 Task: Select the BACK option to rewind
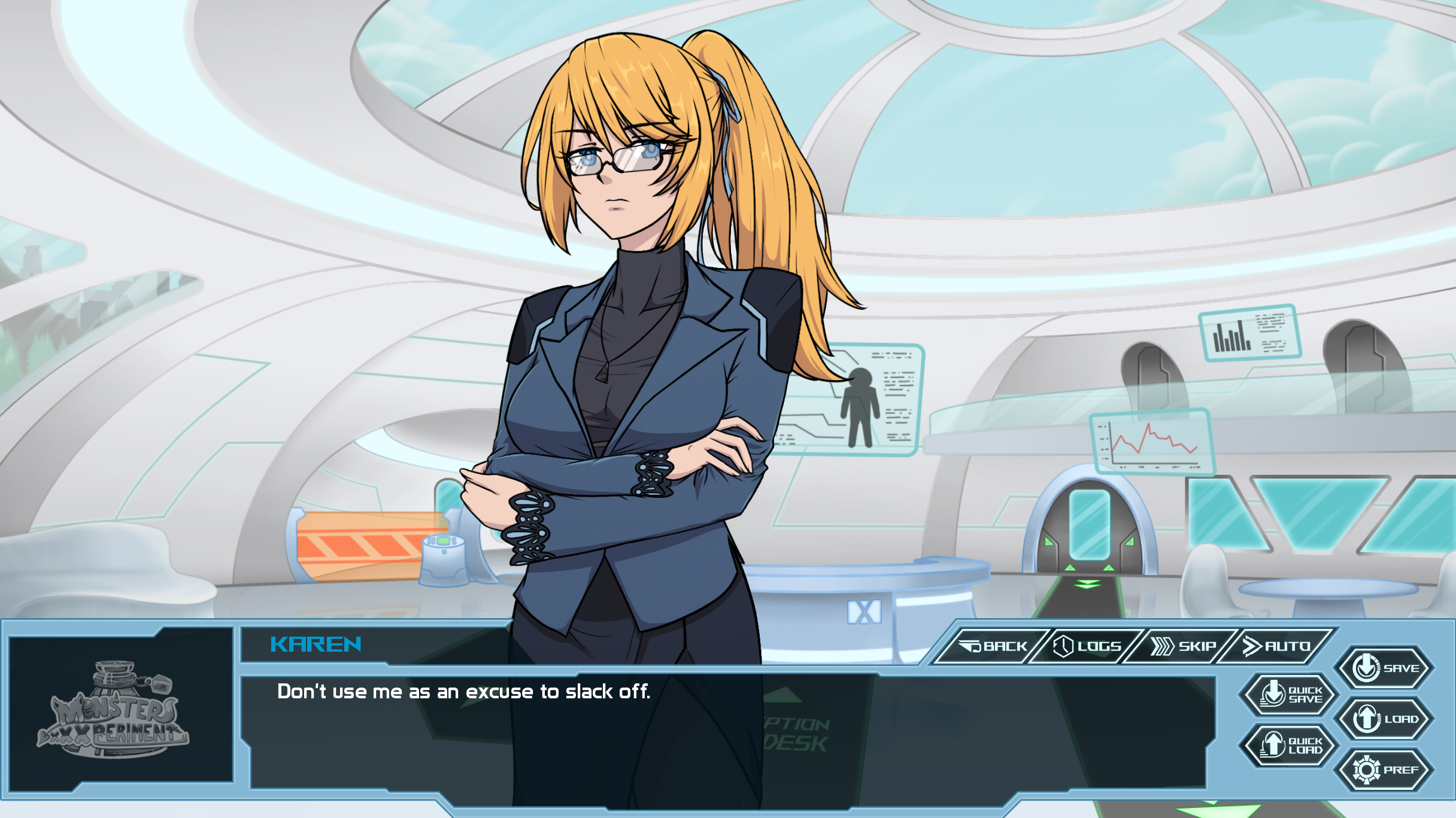tap(1005, 646)
